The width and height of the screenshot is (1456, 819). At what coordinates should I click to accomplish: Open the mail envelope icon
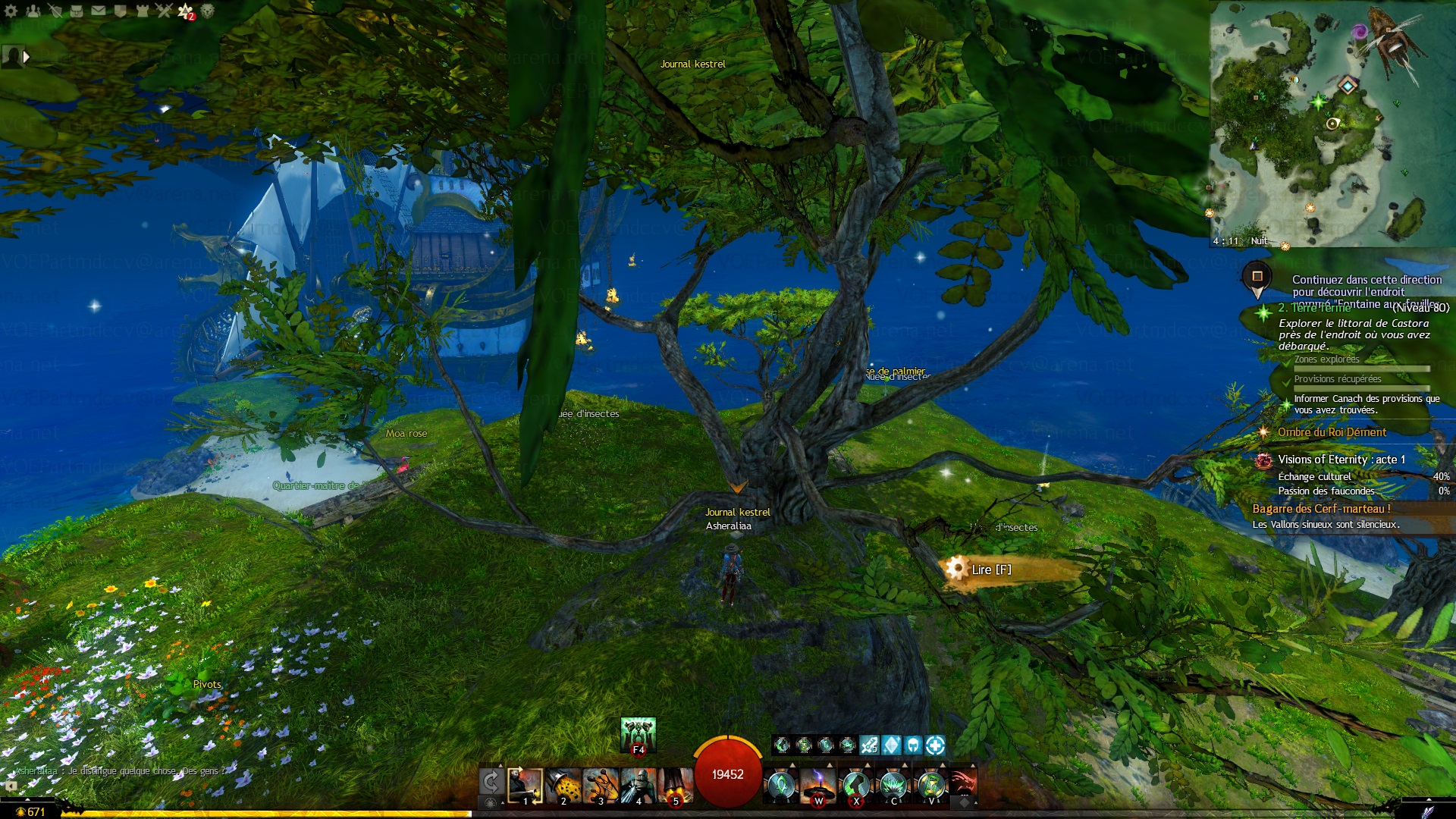coord(99,11)
